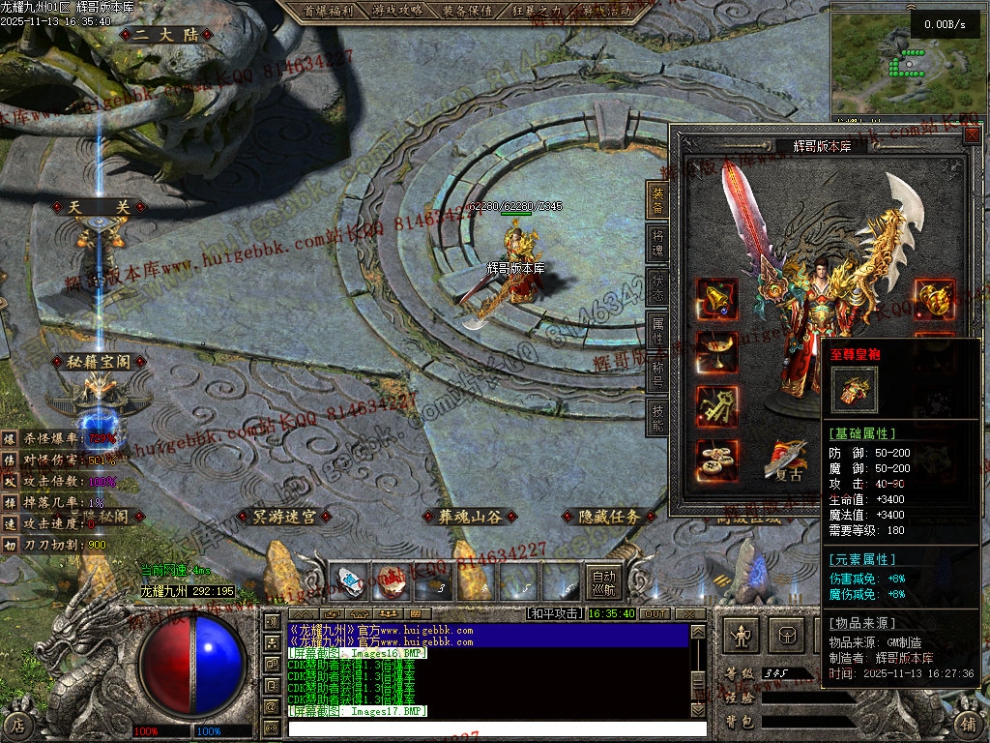
Task: Switch to the 属性 attributes tab
Action: coord(658,327)
